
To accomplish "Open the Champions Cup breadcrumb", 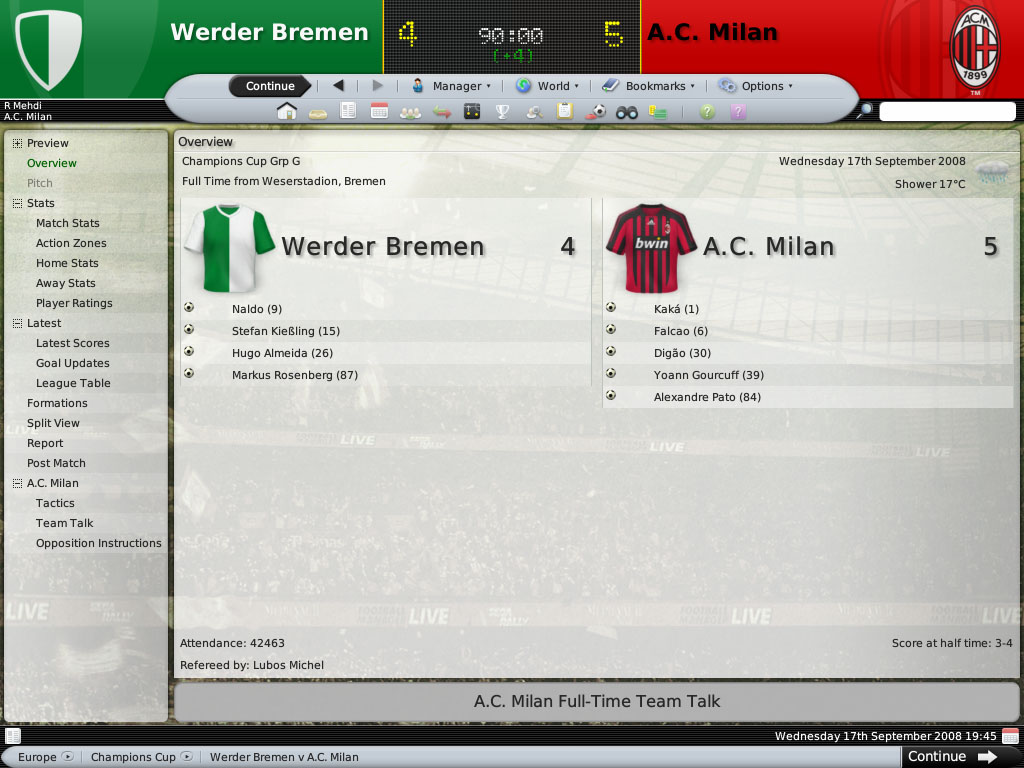I will pos(134,757).
